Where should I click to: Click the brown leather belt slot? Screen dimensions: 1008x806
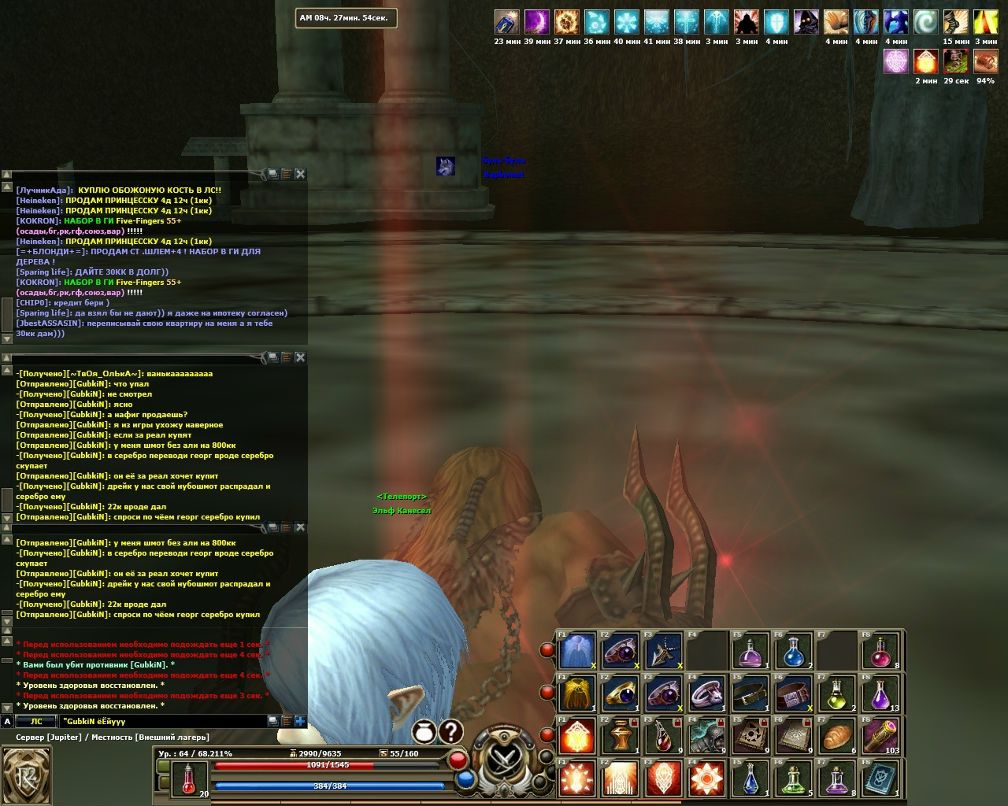click(749, 692)
